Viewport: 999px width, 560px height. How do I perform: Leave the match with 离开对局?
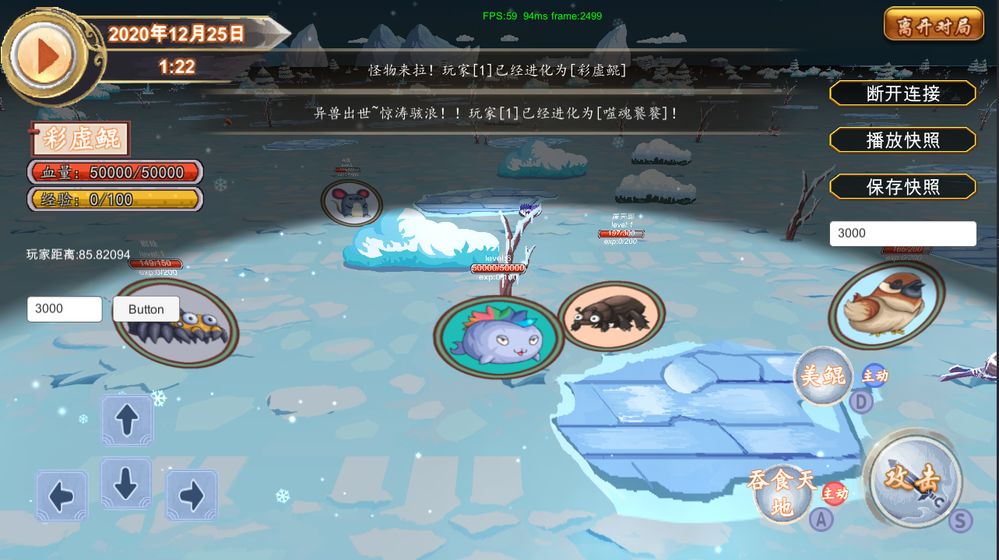pos(933,25)
